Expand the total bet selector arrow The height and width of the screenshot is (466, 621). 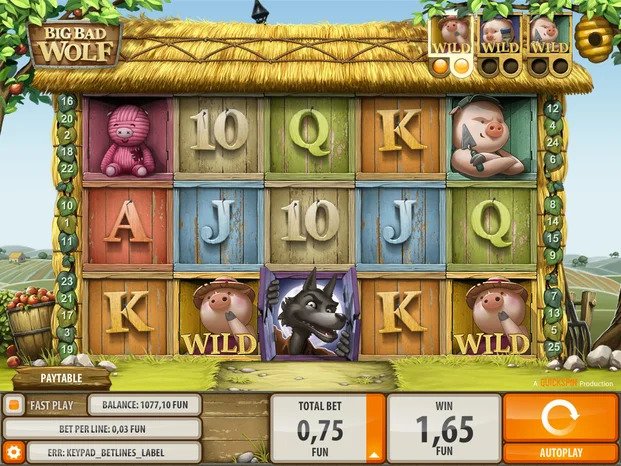click(x=375, y=427)
